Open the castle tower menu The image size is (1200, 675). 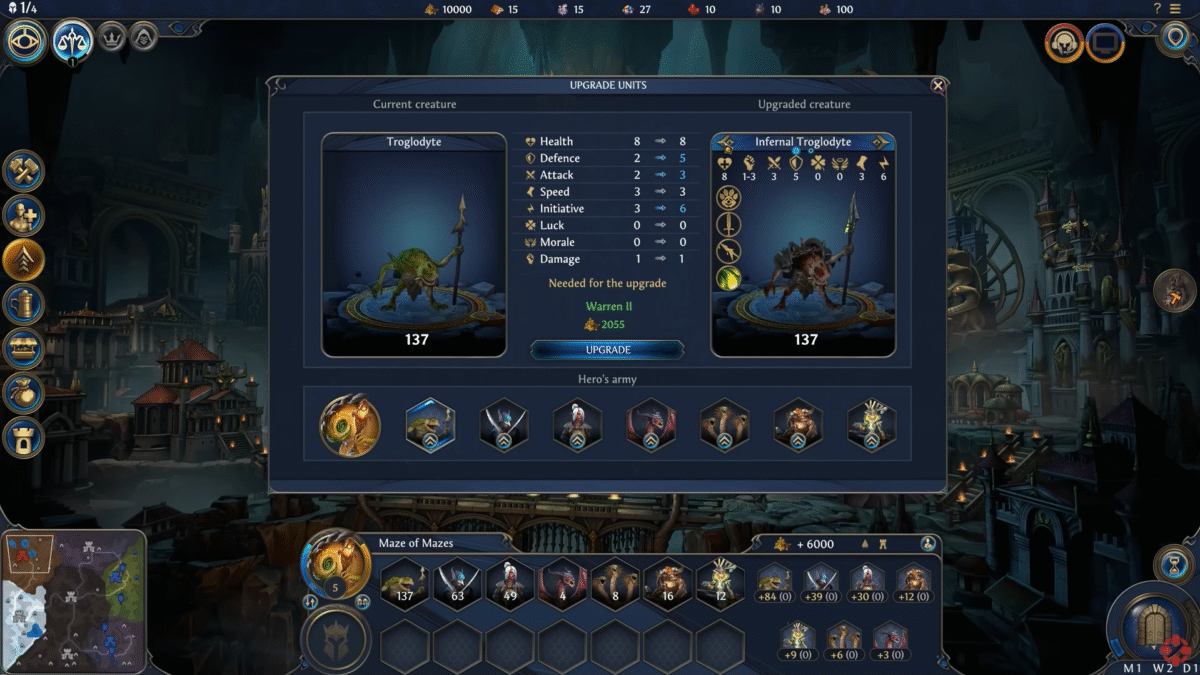22,437
